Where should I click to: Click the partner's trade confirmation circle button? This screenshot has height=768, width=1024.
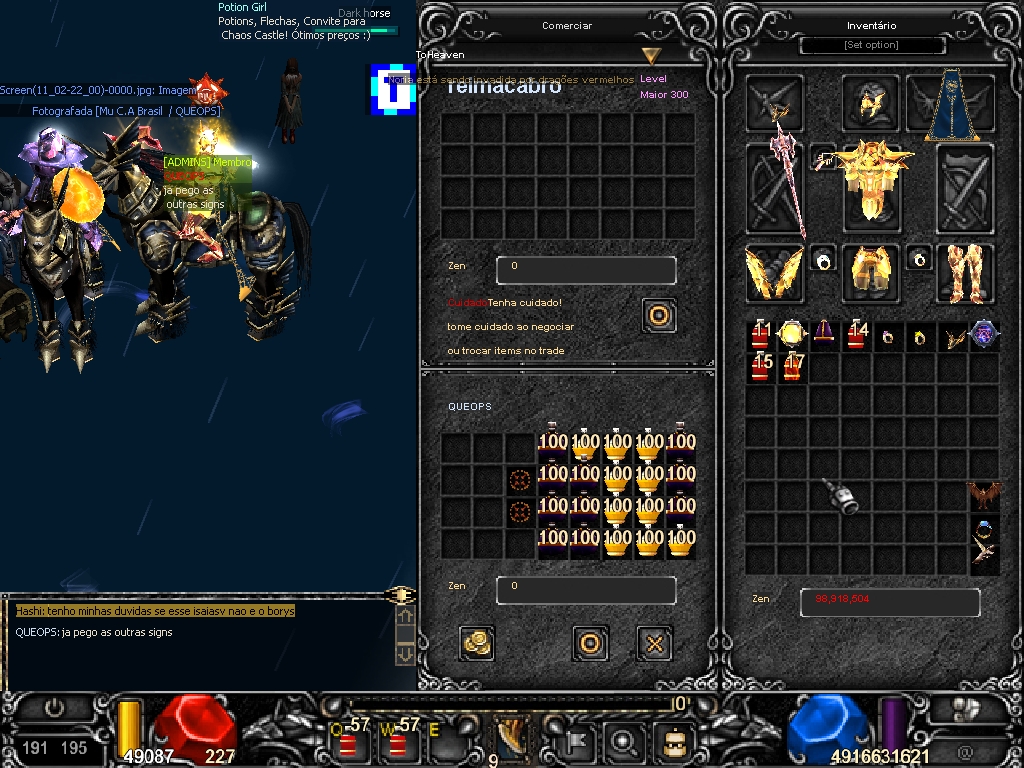[658, 316]
